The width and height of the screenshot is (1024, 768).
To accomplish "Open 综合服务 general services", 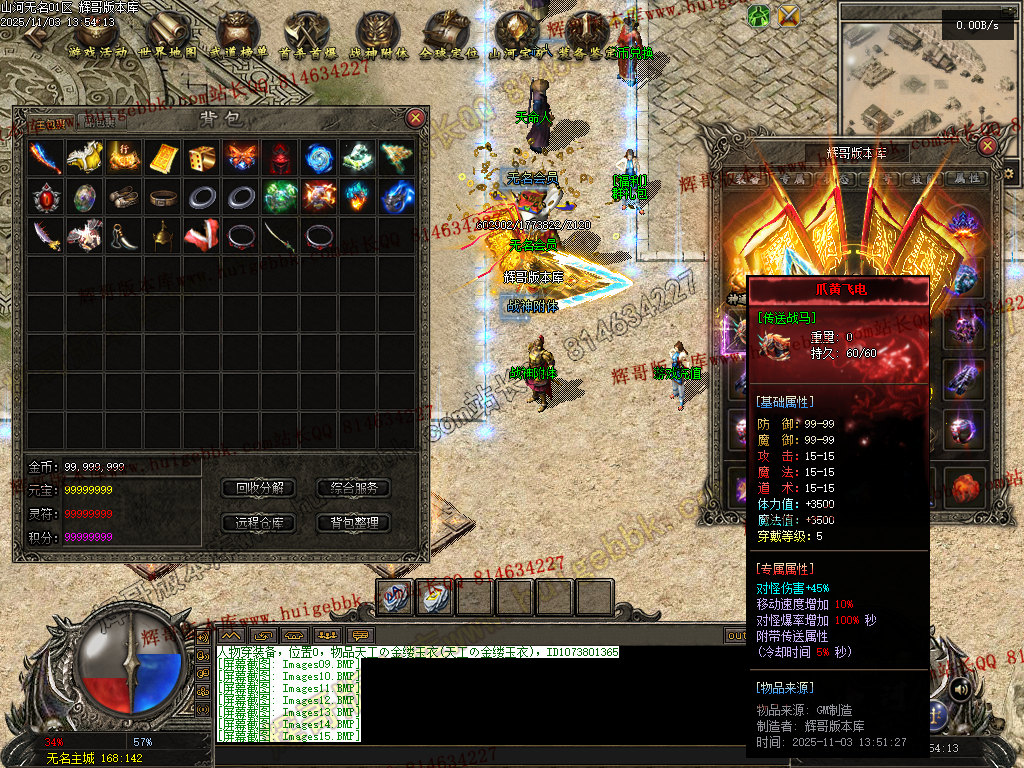I will click(x=353, y=488).
